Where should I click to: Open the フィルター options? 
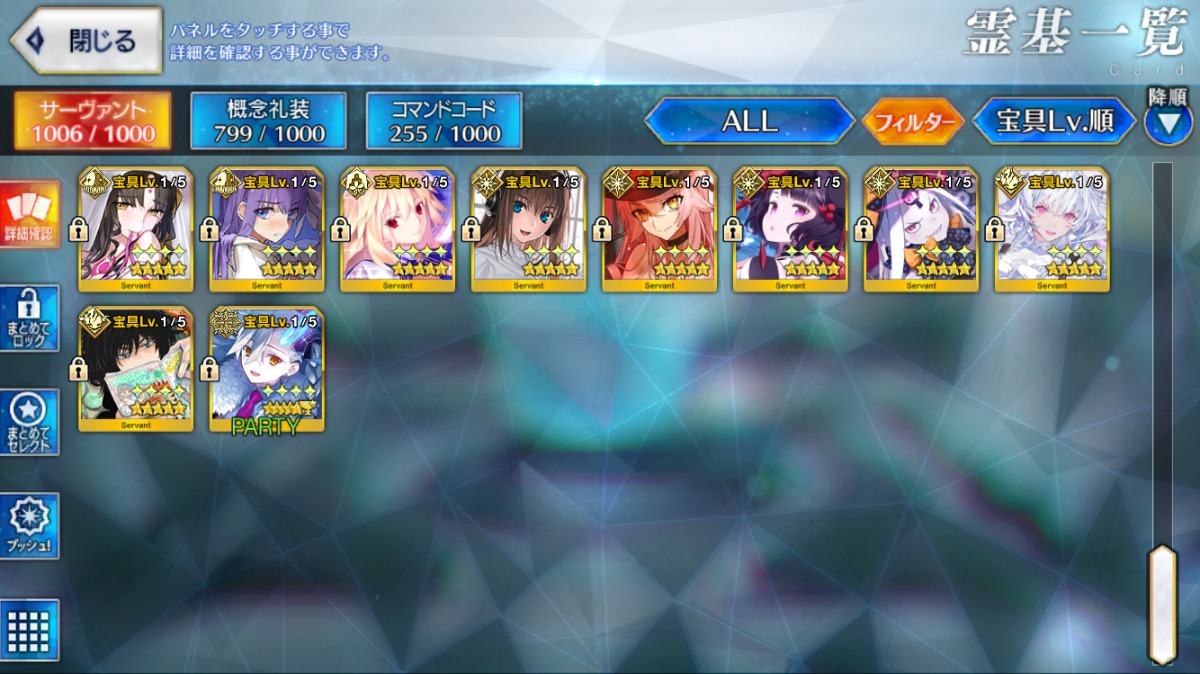click(912, 122)
